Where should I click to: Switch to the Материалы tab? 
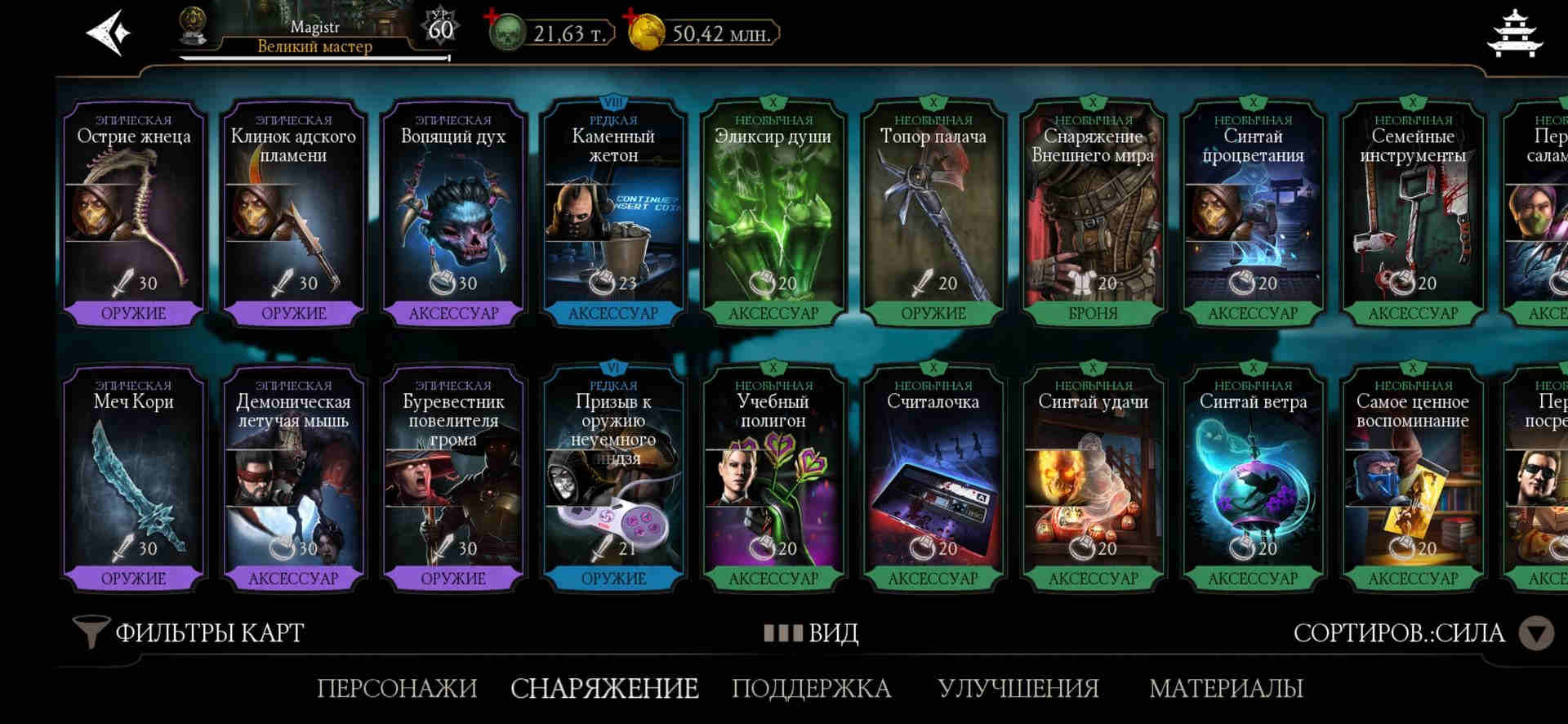coord(1226,688)
